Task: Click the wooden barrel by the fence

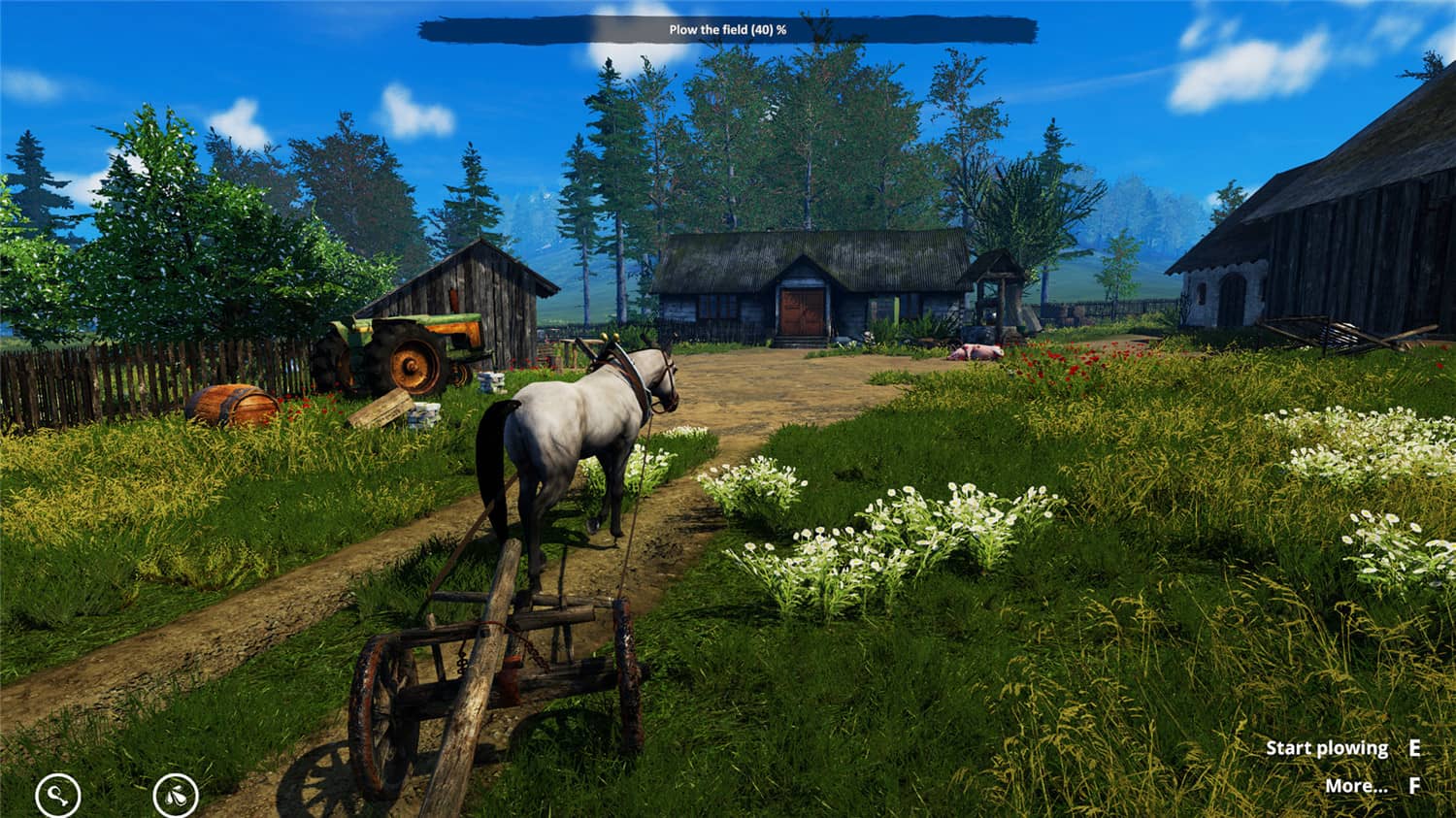Action: coord(236,405)
